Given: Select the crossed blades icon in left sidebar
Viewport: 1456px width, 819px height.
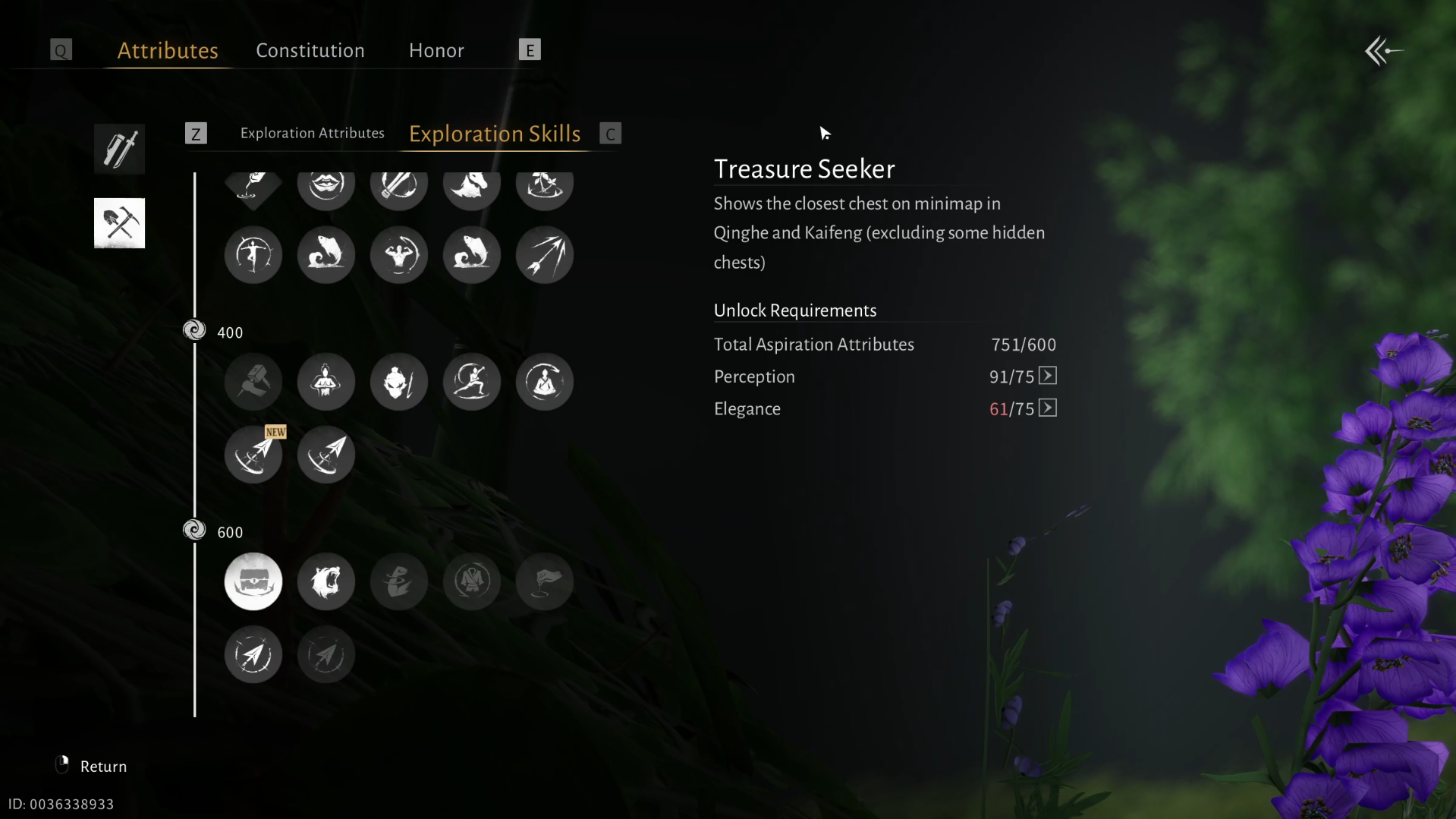Looking at the screenshot, I should [x=119, y=149].
